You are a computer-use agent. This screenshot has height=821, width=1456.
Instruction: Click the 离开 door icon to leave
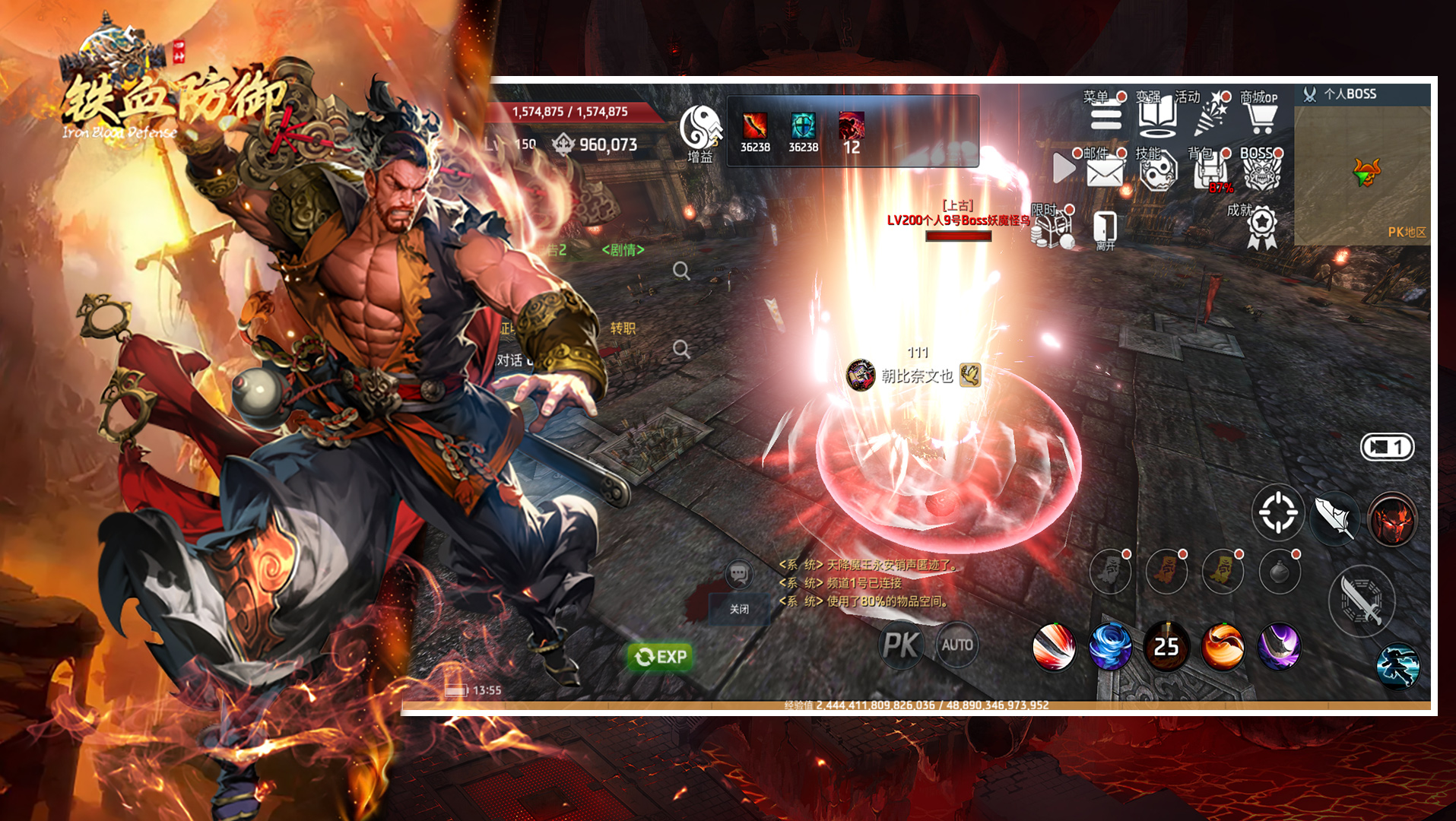(x=1105, y=229)
